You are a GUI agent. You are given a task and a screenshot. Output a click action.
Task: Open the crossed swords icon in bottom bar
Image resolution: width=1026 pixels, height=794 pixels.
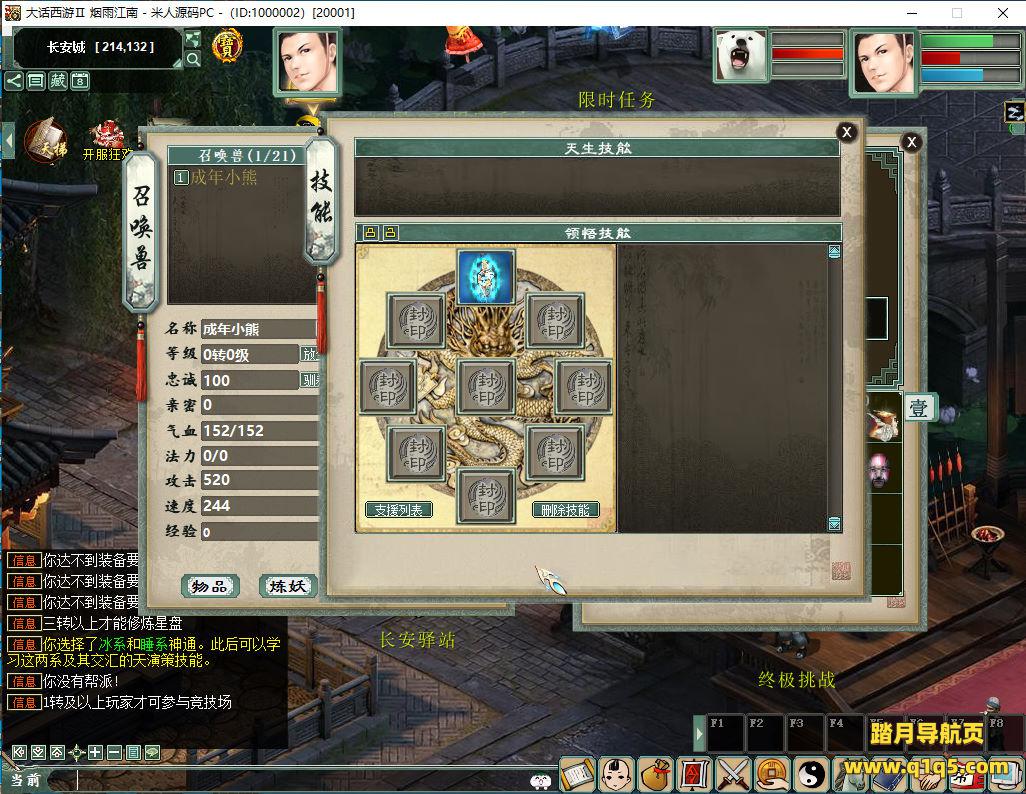[733, 773]
